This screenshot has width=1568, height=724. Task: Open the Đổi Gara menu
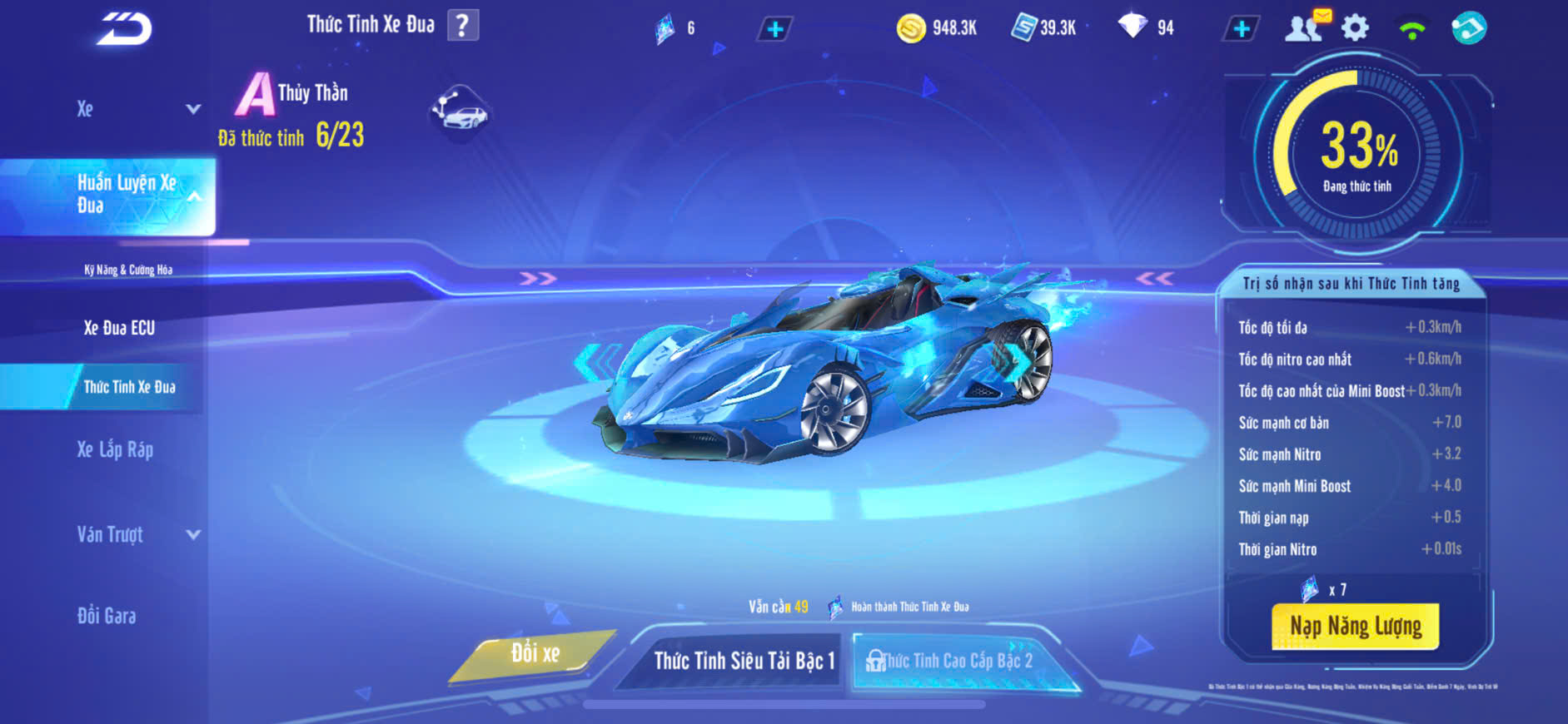107,616
